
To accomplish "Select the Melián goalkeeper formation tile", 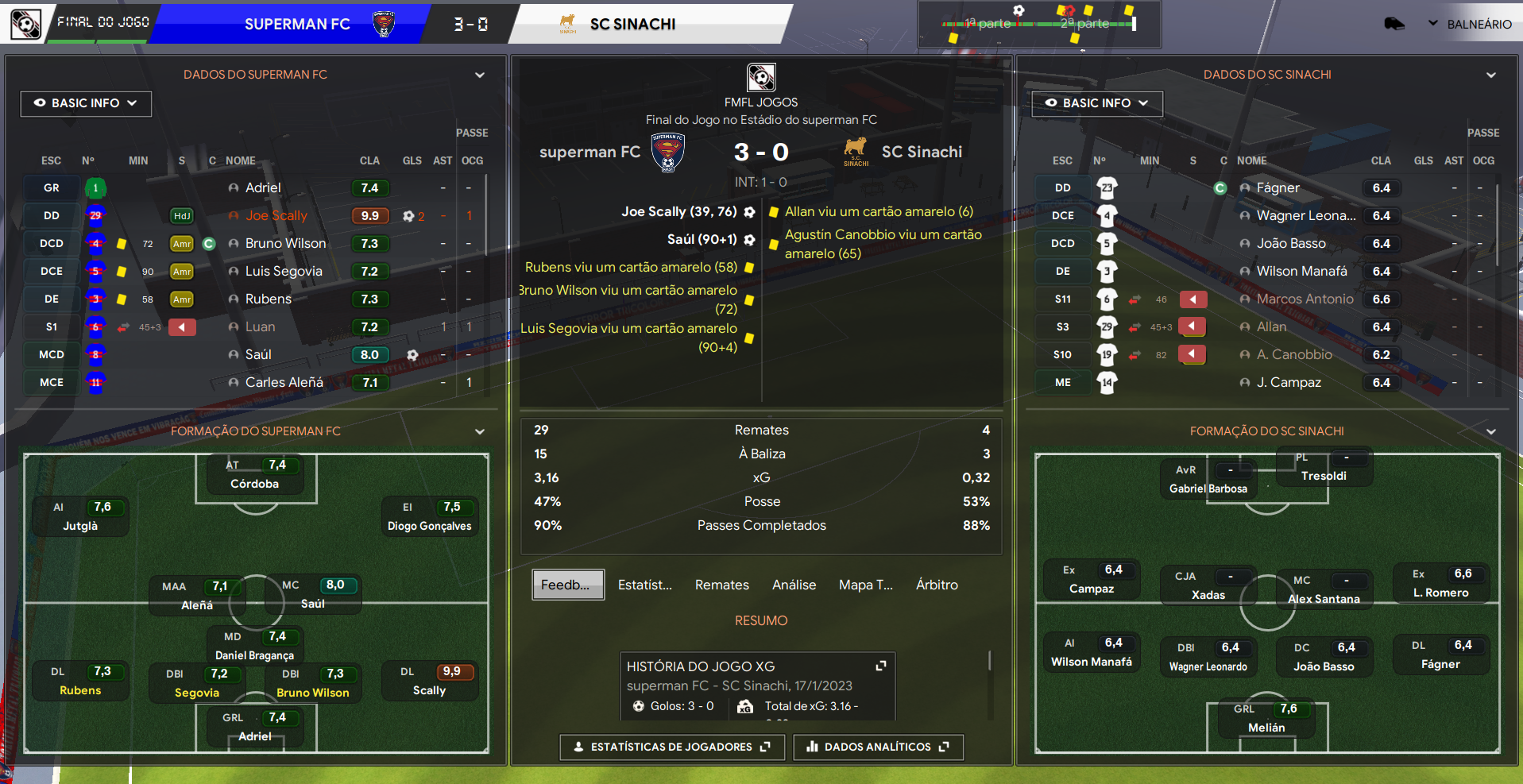I will pyautogui.click(x=1266, y=719).
